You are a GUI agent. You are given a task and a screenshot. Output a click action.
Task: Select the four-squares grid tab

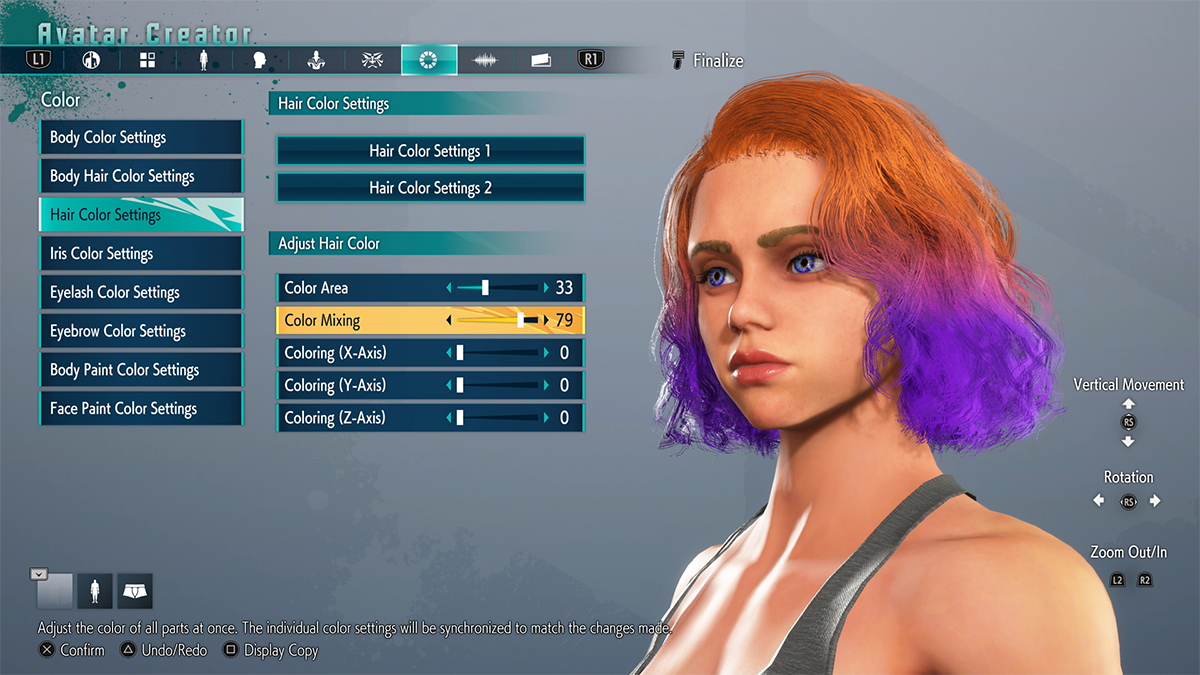click(x=147, y=60)
